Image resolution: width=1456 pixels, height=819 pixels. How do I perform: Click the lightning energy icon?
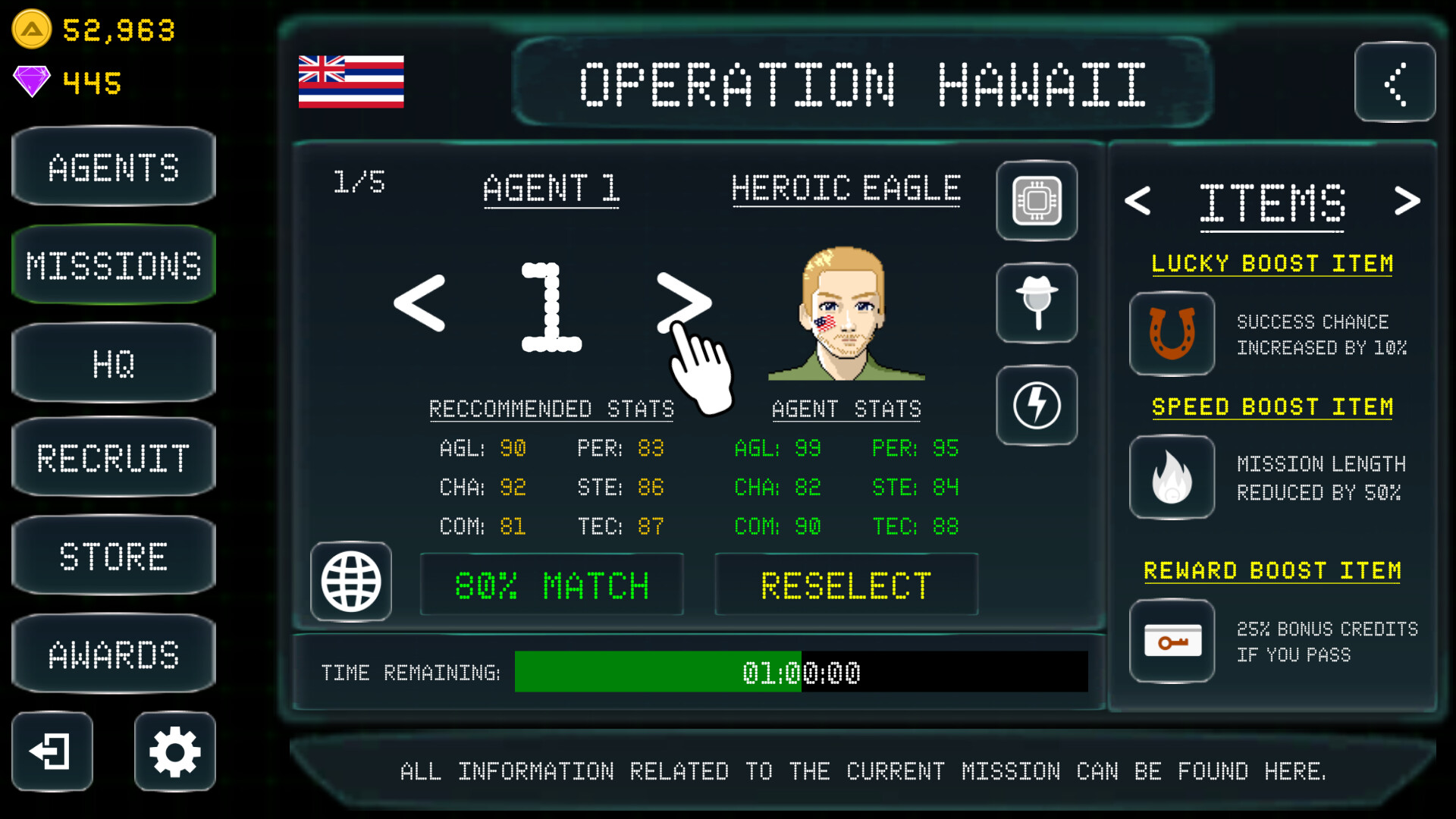(1037, 405)
